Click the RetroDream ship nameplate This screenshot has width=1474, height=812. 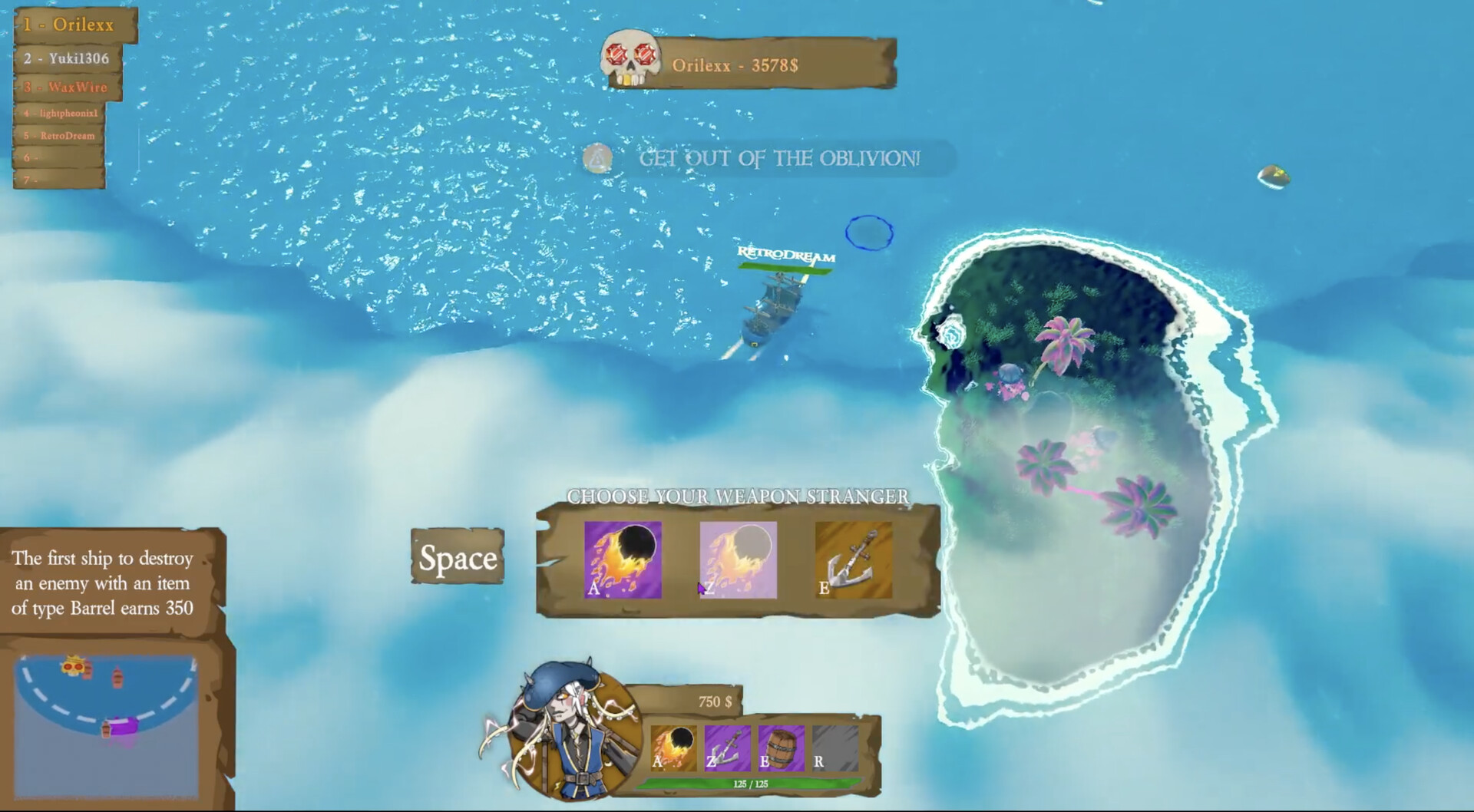(785, 253)
